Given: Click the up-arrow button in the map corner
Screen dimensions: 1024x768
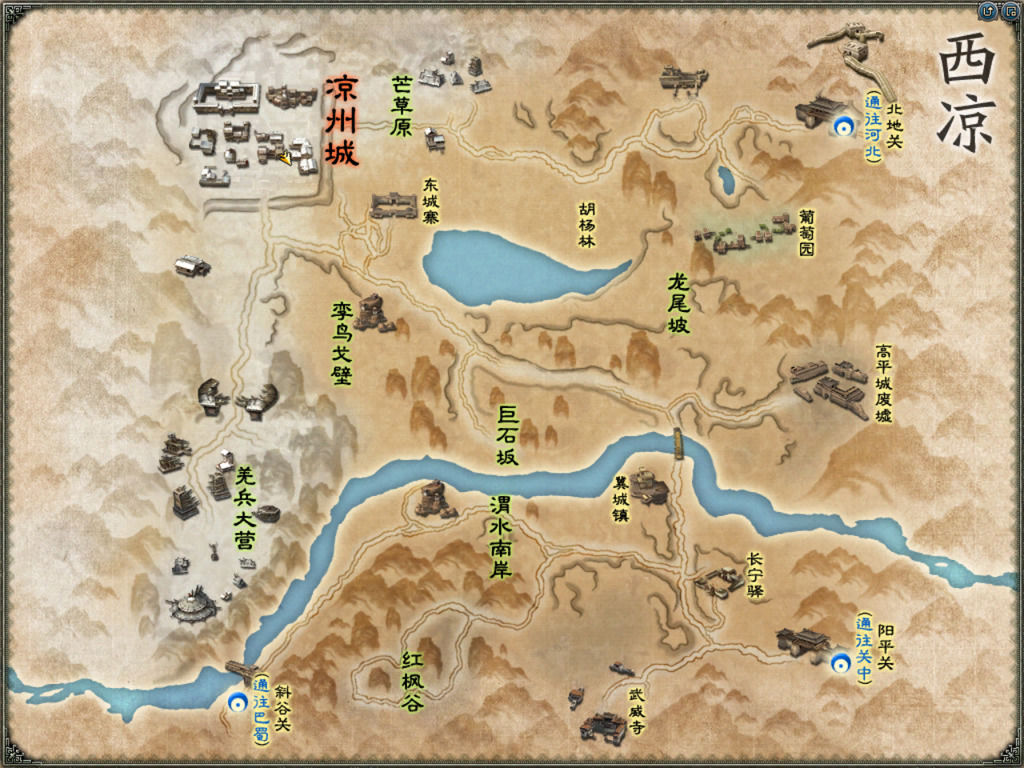Looking at the screenshot, I should pyautogui.click(x=989, y=11).
